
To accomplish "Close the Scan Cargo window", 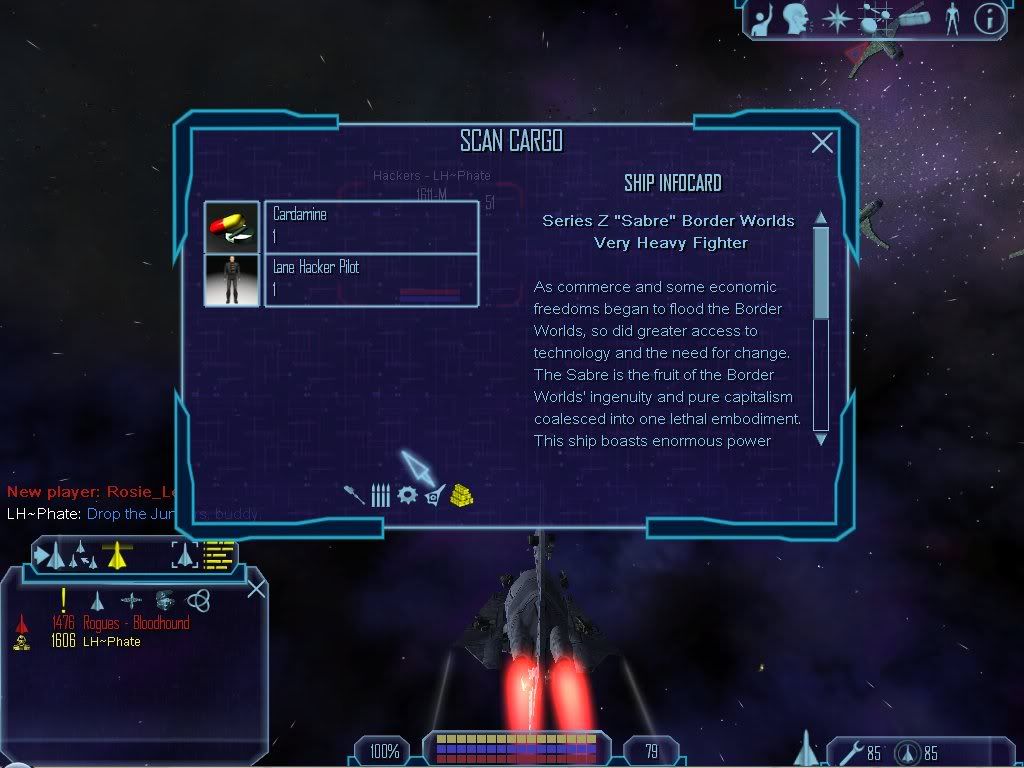I will point(822,143).
